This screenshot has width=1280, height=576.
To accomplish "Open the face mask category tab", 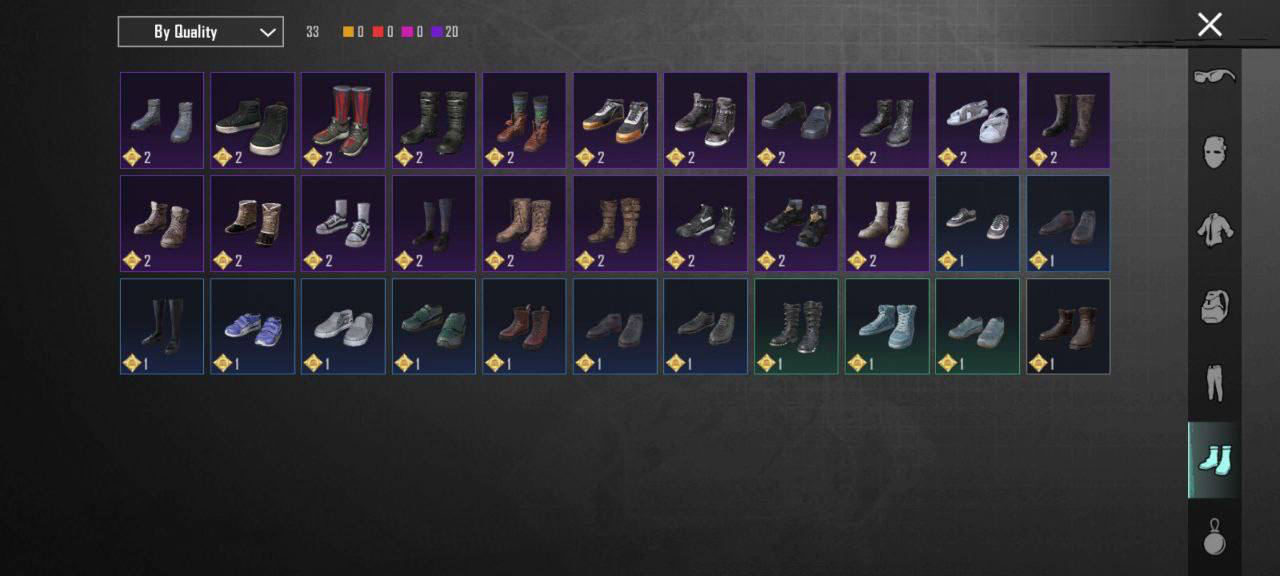I will (1214, 153).
